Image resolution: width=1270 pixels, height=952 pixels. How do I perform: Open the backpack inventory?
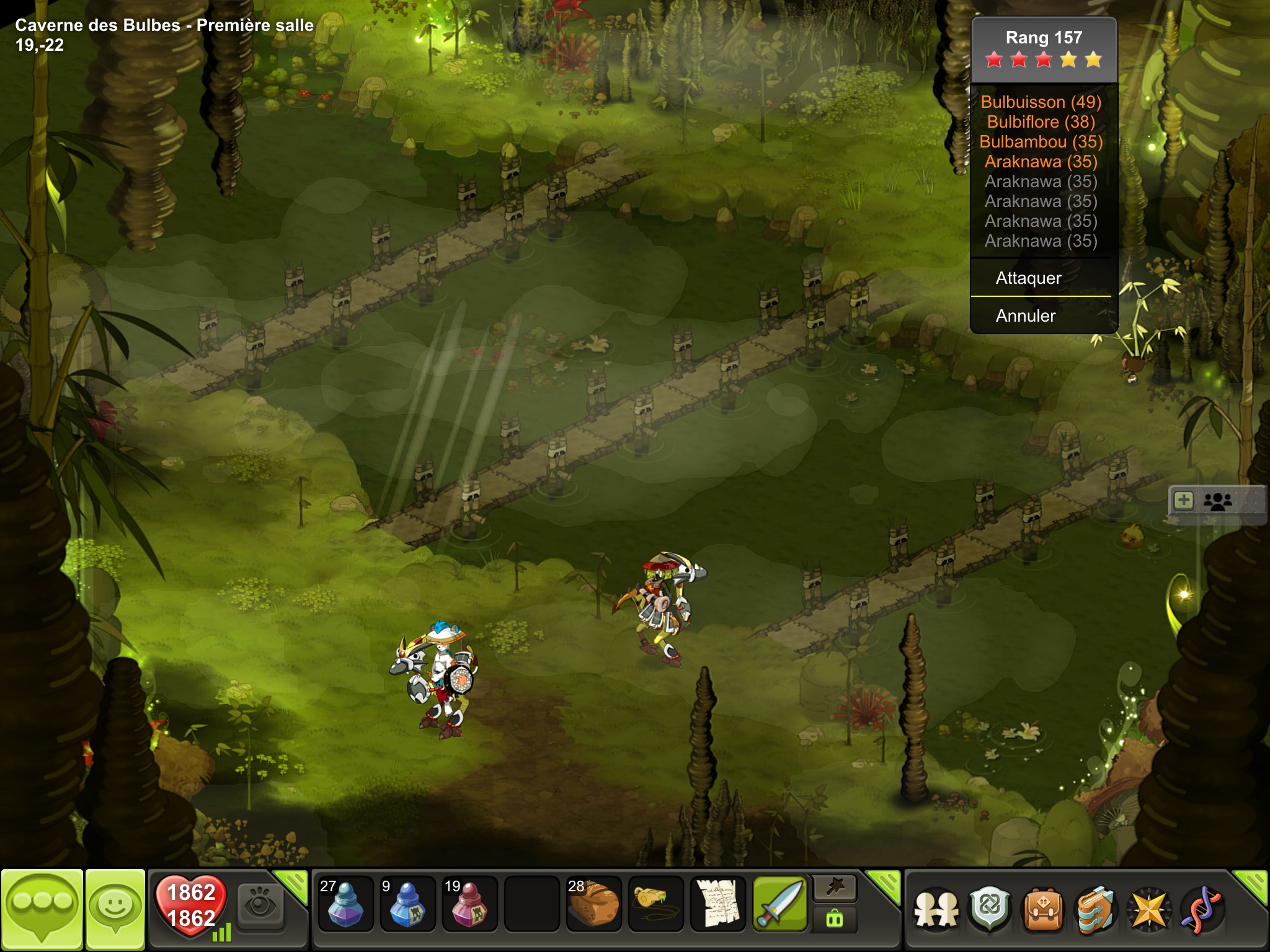pyautogui.click(x=1044, y=910)
